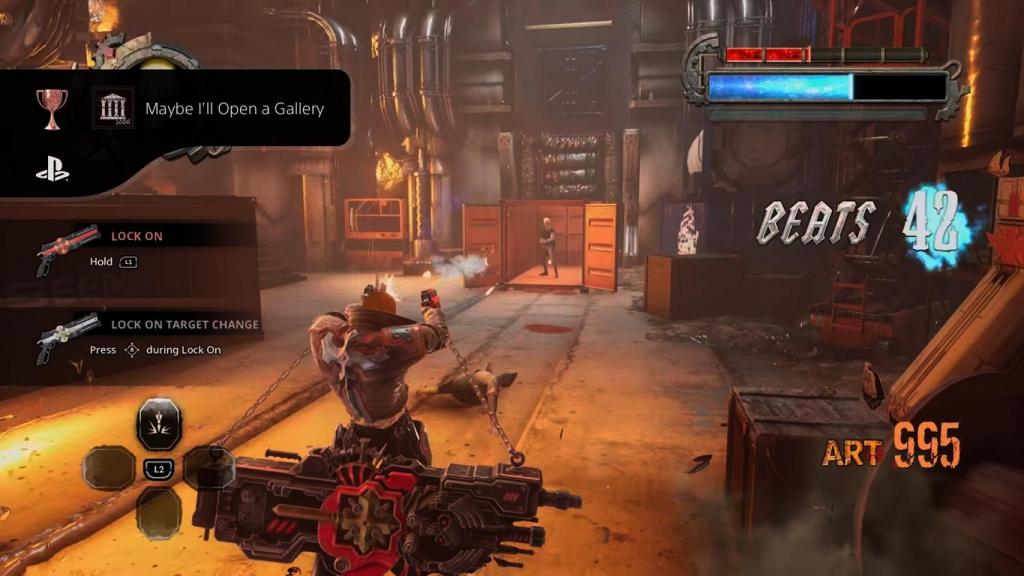
Task: Click the PlayStation logo on the notification
Action: (x=52, y=171)
